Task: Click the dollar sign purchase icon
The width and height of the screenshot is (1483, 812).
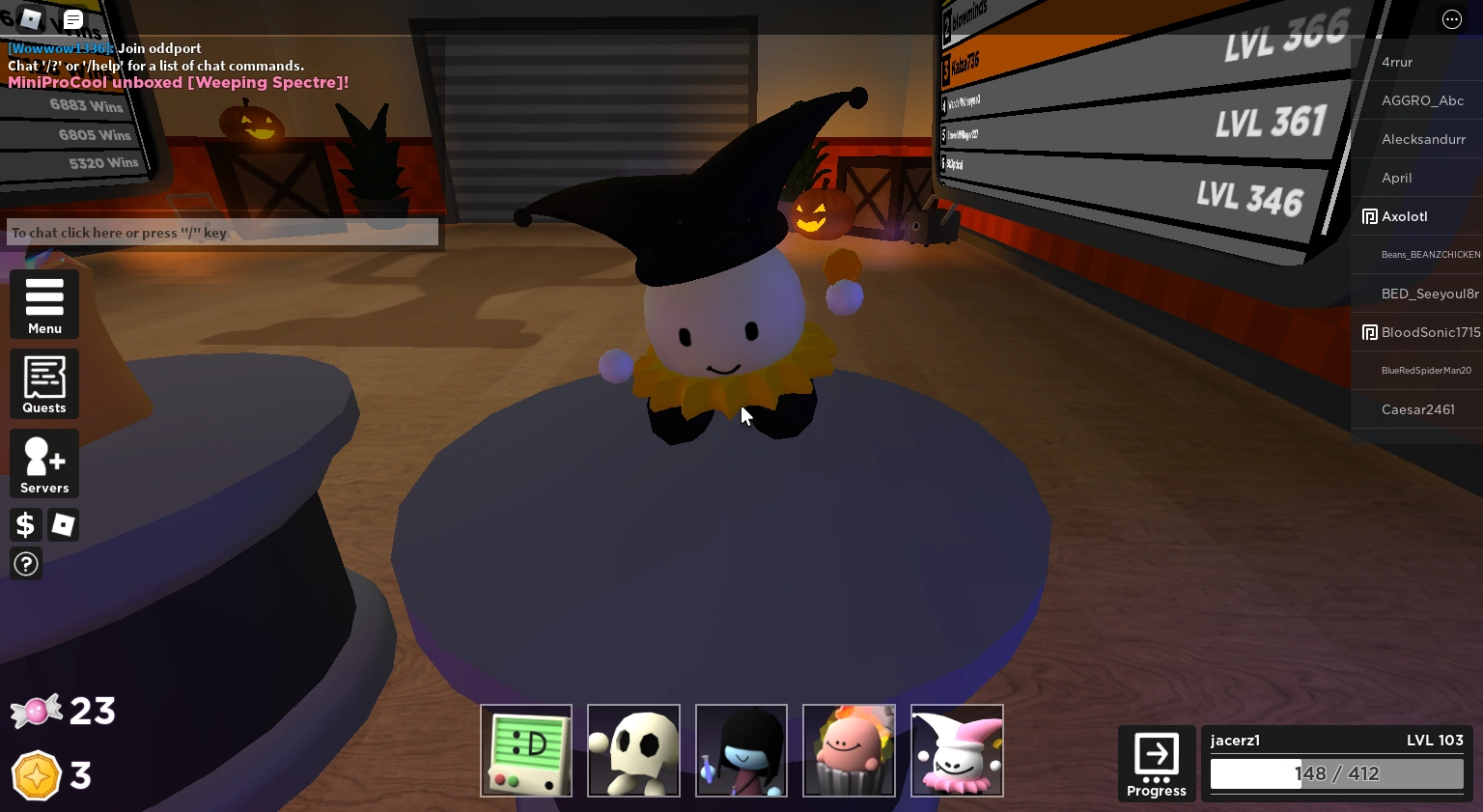Action: point(25,524)
